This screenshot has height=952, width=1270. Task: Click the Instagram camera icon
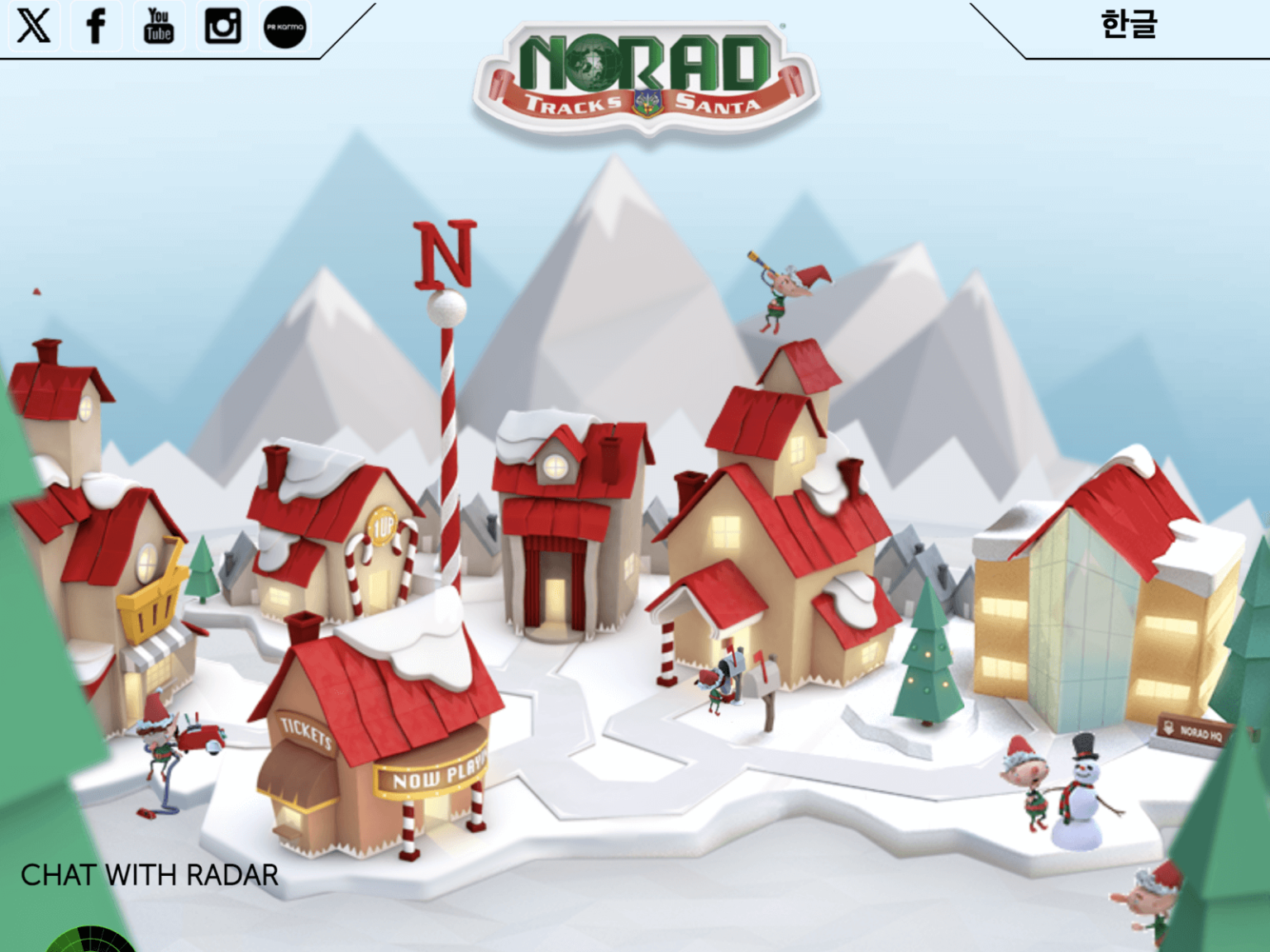[x=222, y=26]
